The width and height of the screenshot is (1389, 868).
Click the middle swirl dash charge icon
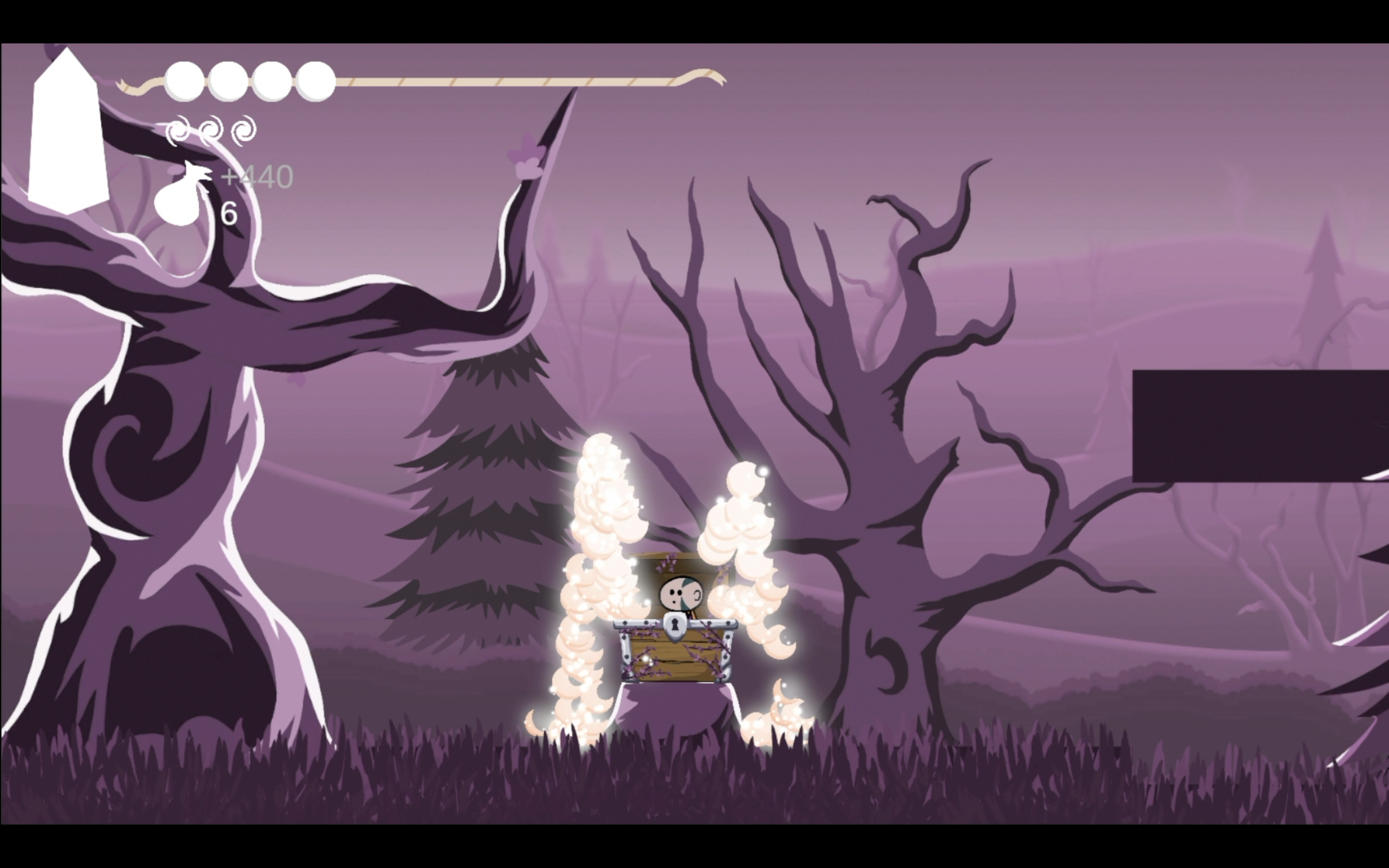211,131
